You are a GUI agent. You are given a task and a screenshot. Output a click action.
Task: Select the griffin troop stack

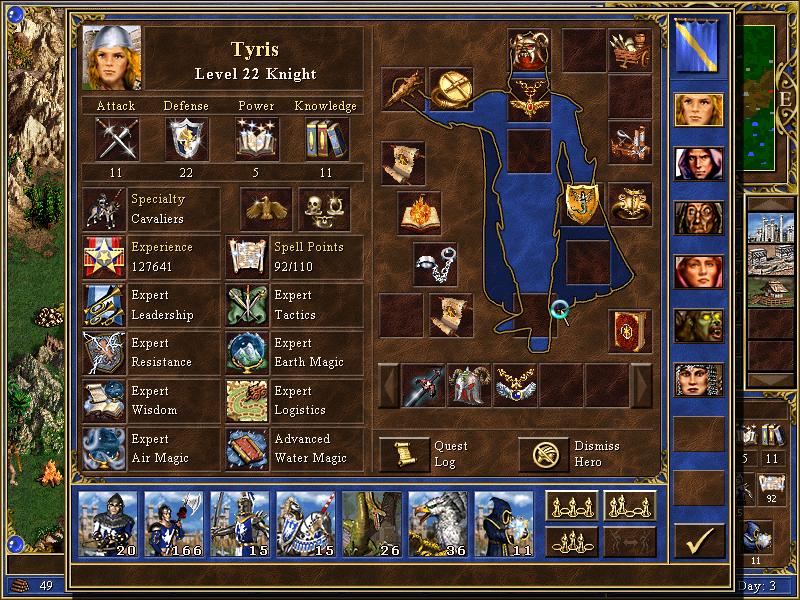(x=437, y=520)
